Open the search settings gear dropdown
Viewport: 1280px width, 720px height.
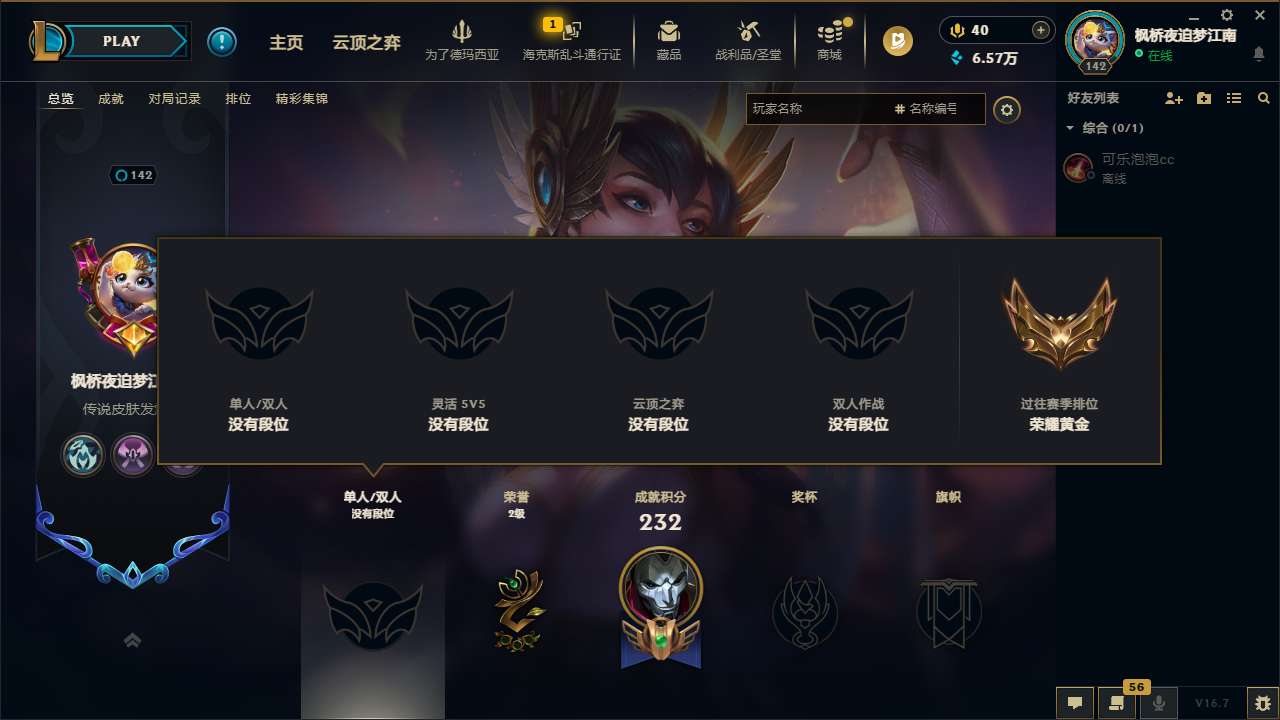pyautogui.click(x=1006, y=109)
